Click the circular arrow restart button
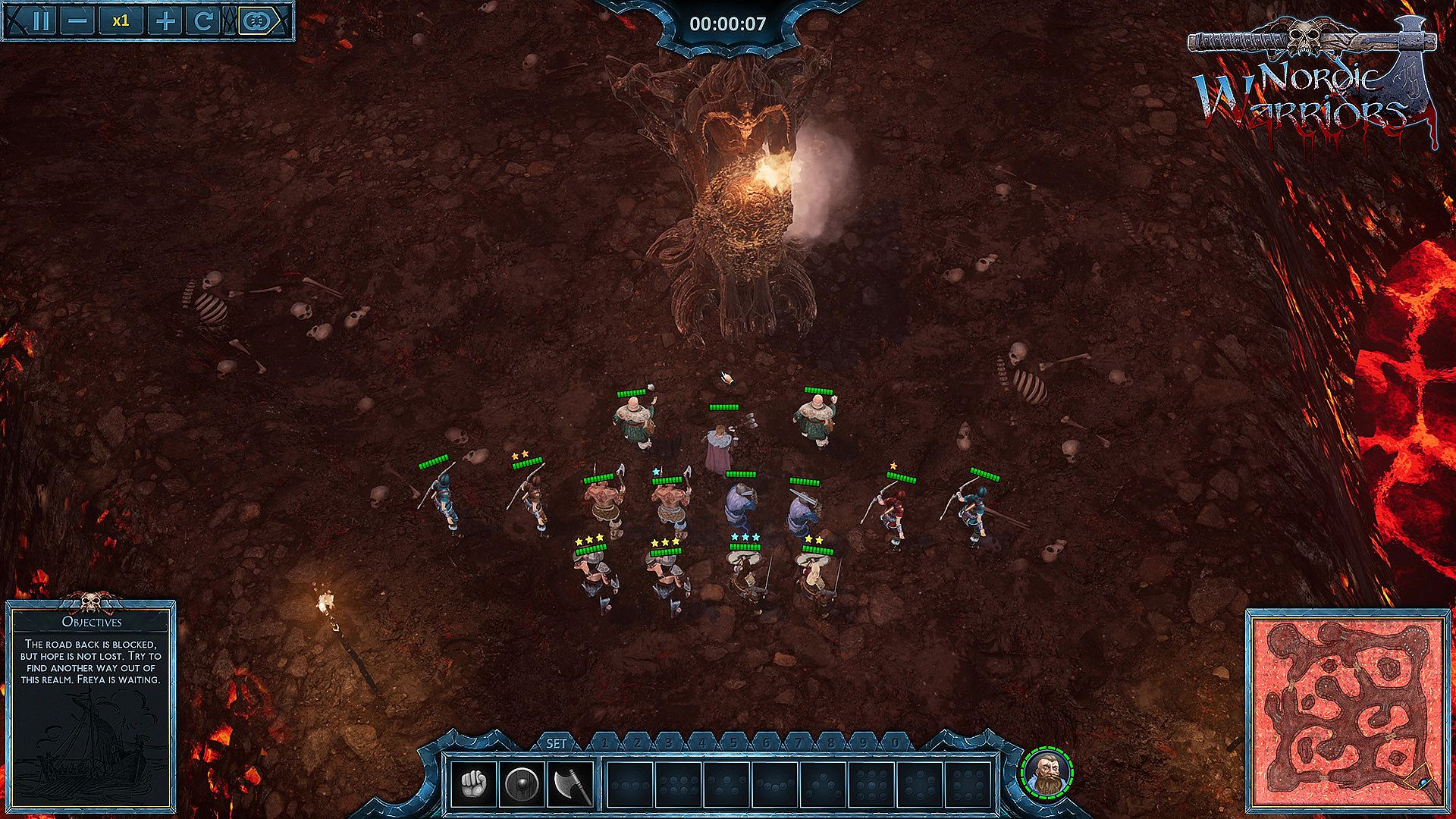The width and height of the screenshot is (1456, 819). tap(202, 20)
